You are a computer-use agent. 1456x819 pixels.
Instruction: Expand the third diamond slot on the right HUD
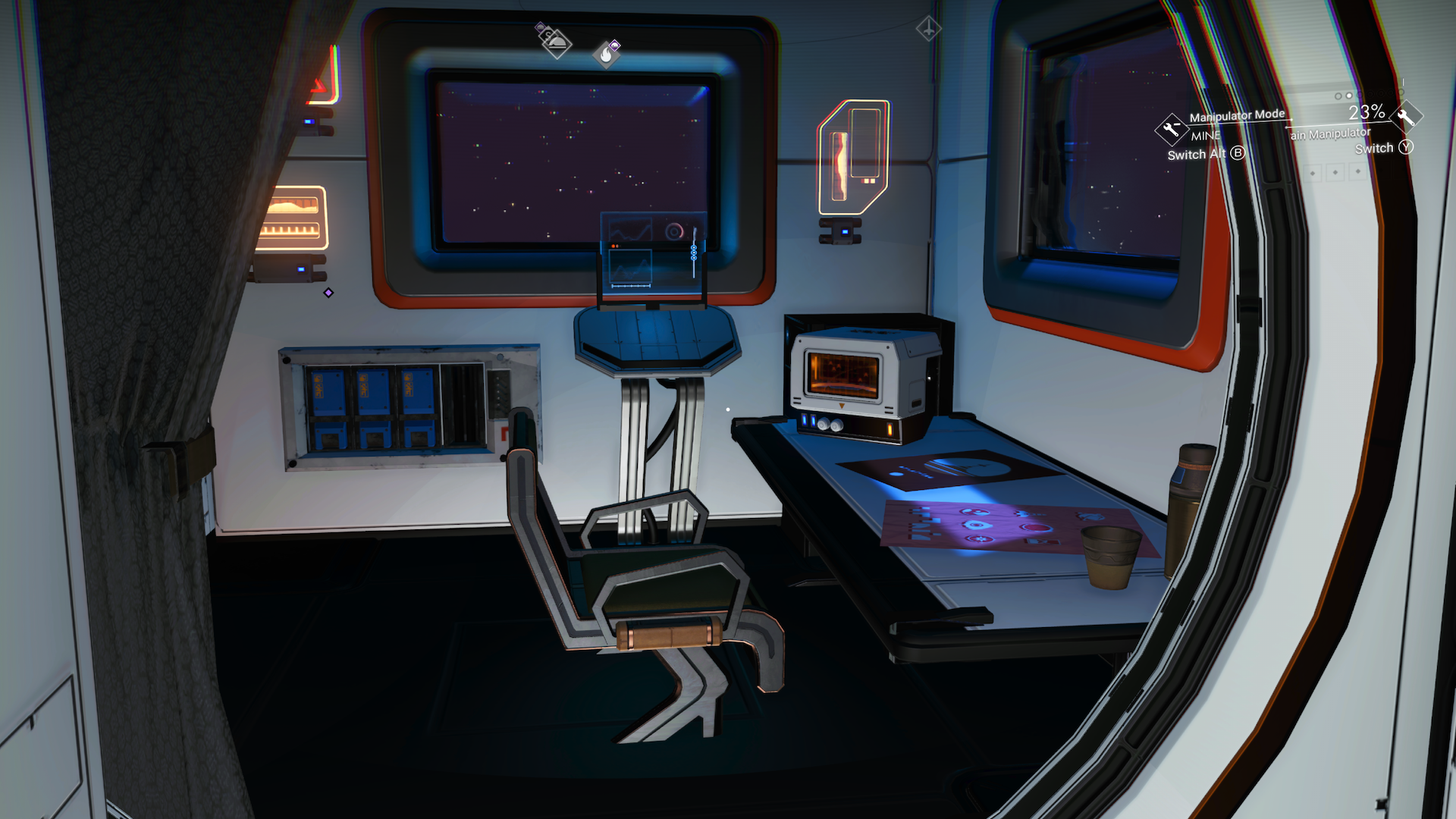pos(1357,173)
